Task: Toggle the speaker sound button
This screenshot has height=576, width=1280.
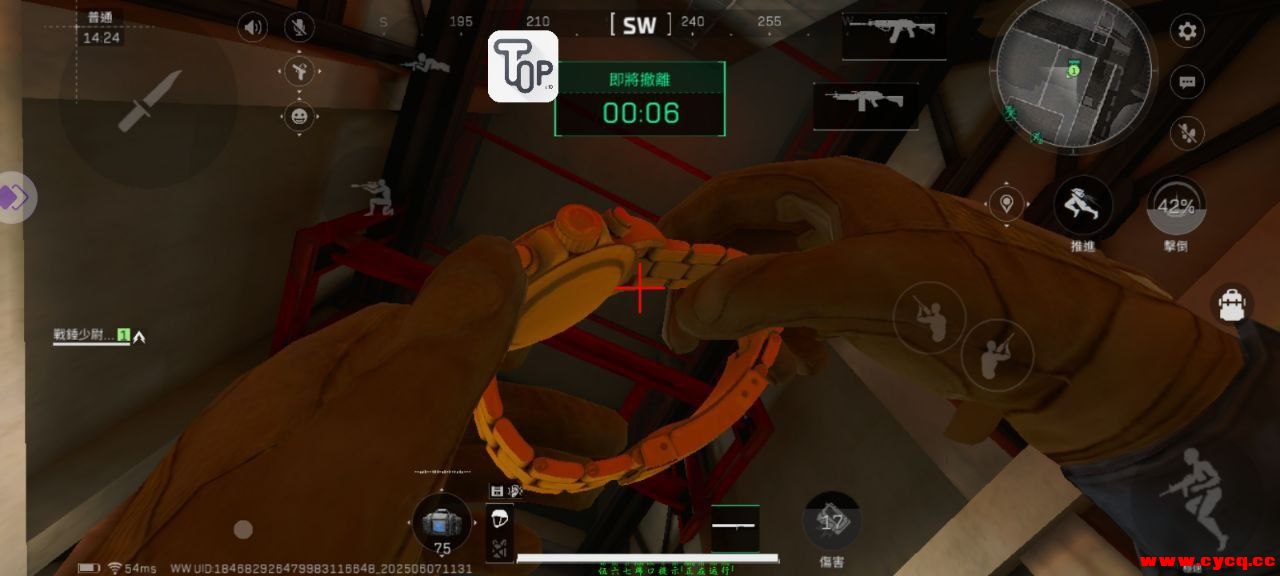Action: [252, 27]
